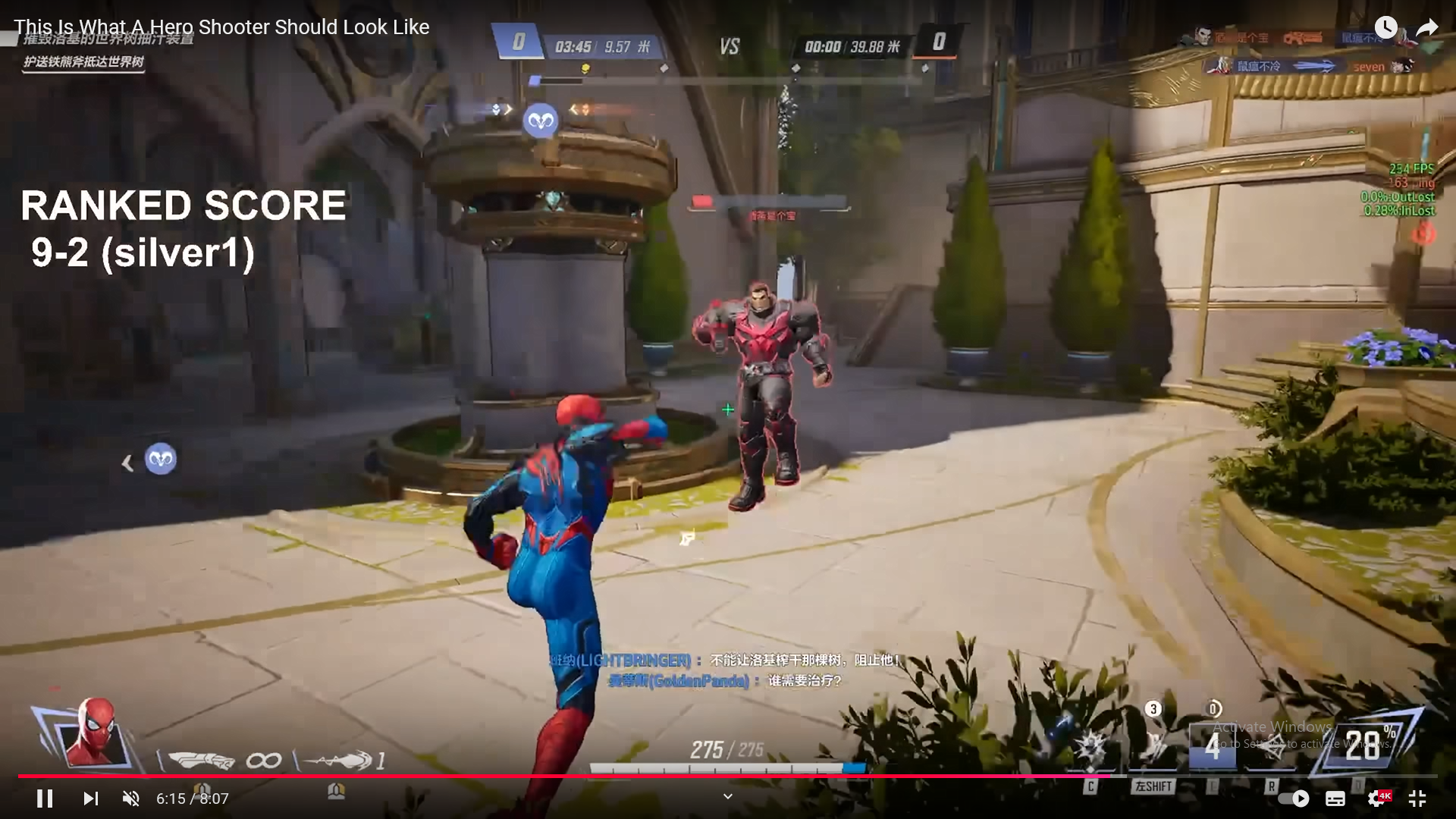Screen dimensions: 1456x819
Task: Click the ram-head objective marker above the pillar
Action: pos(541,121)
